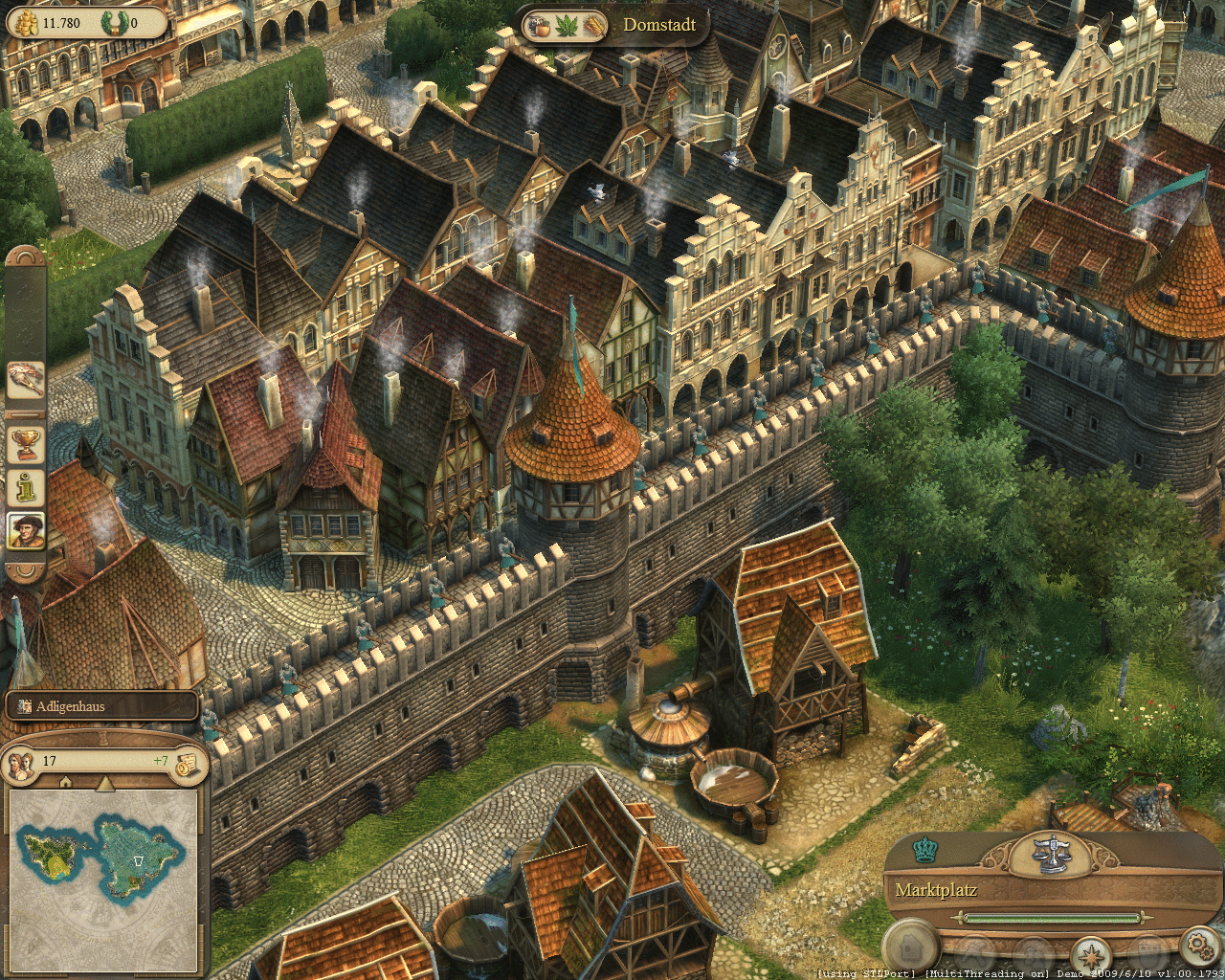
Task: Collapse the minimap with the triangle arrow
Action: point(104,783)
